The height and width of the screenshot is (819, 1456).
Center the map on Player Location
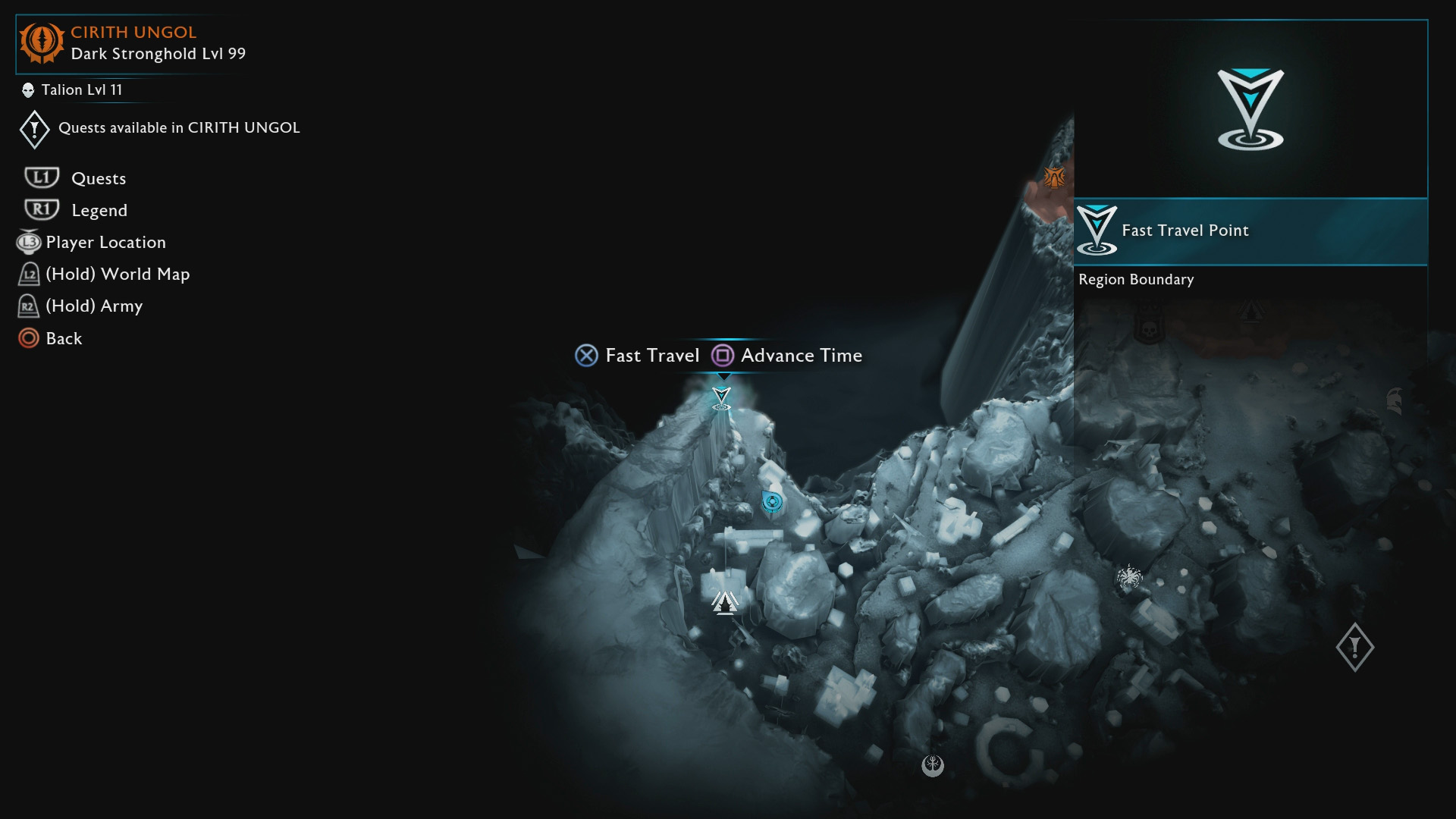tap(105, 243)
